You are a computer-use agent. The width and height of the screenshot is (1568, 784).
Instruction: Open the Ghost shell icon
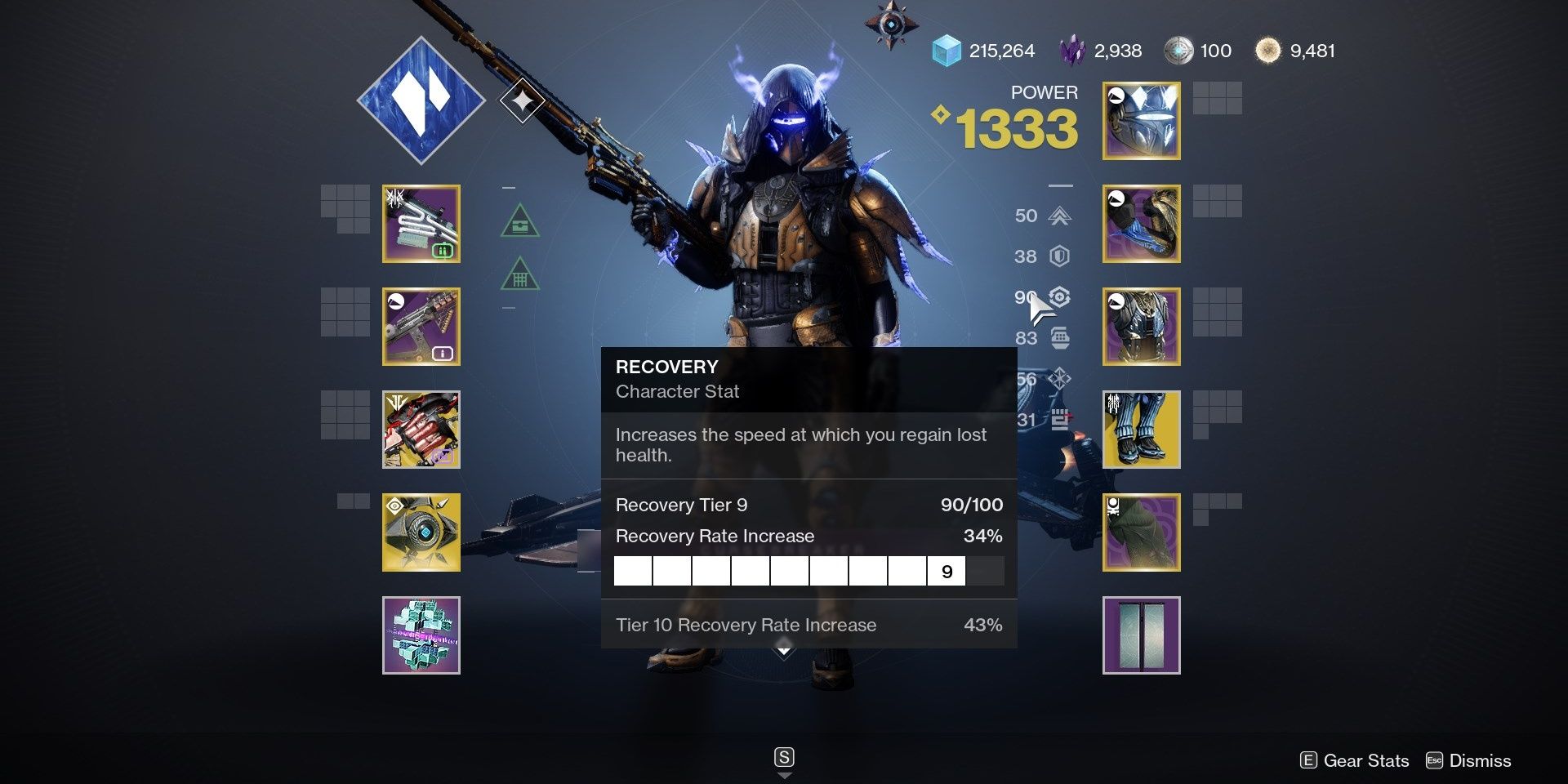tap(421, 532)
